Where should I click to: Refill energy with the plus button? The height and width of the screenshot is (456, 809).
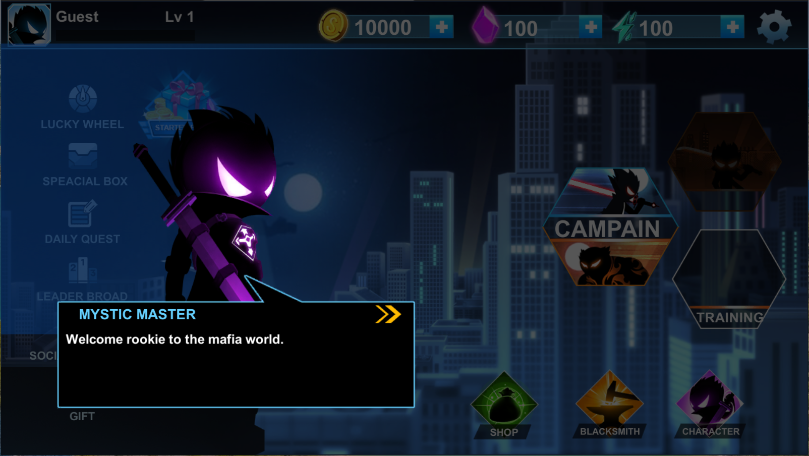[x=732, y=27]
